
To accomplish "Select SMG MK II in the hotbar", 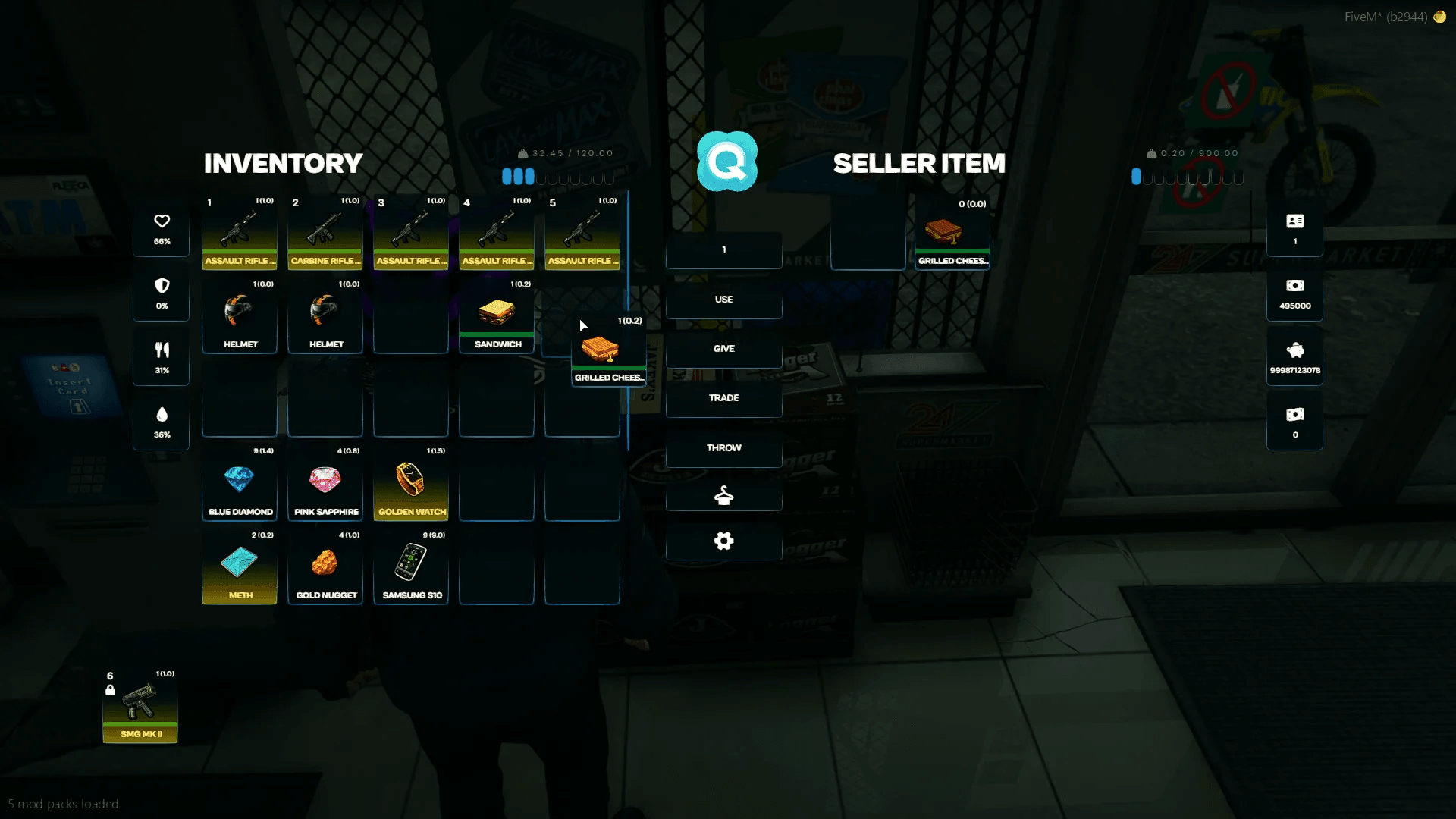I will tap(140, 705).
